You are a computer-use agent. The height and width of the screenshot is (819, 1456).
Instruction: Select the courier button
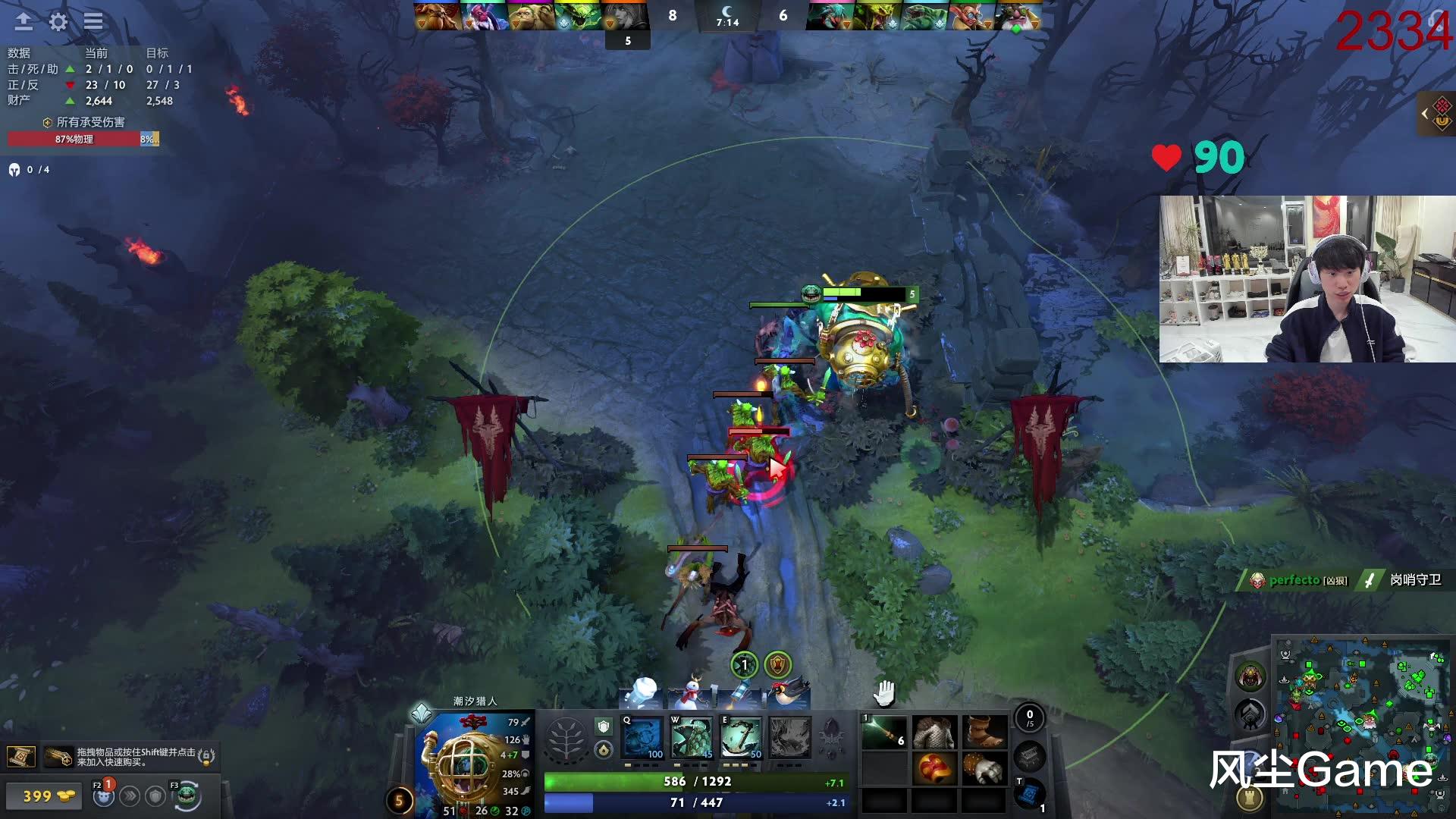(187, 795)
